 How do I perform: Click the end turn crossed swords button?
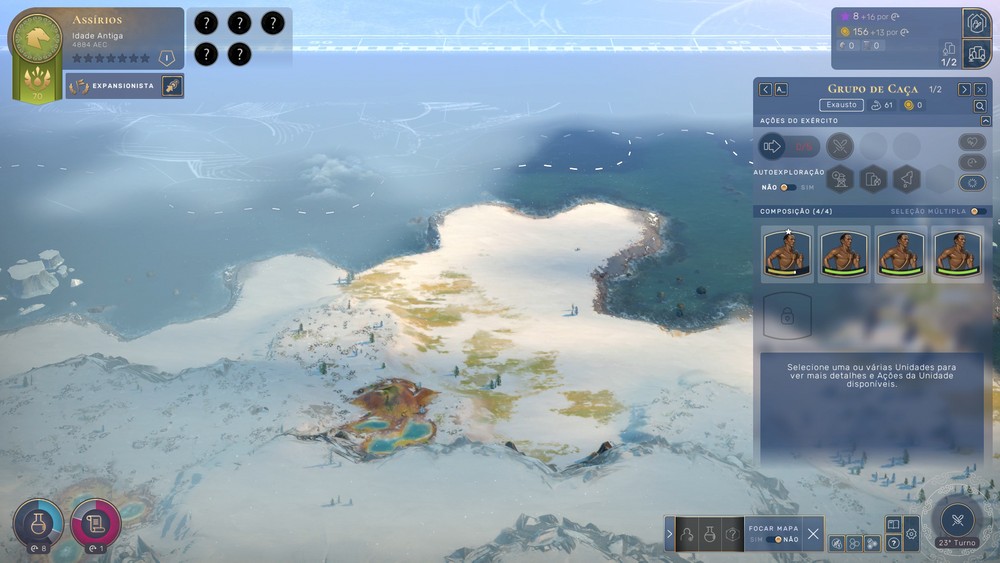pos(957,520)
